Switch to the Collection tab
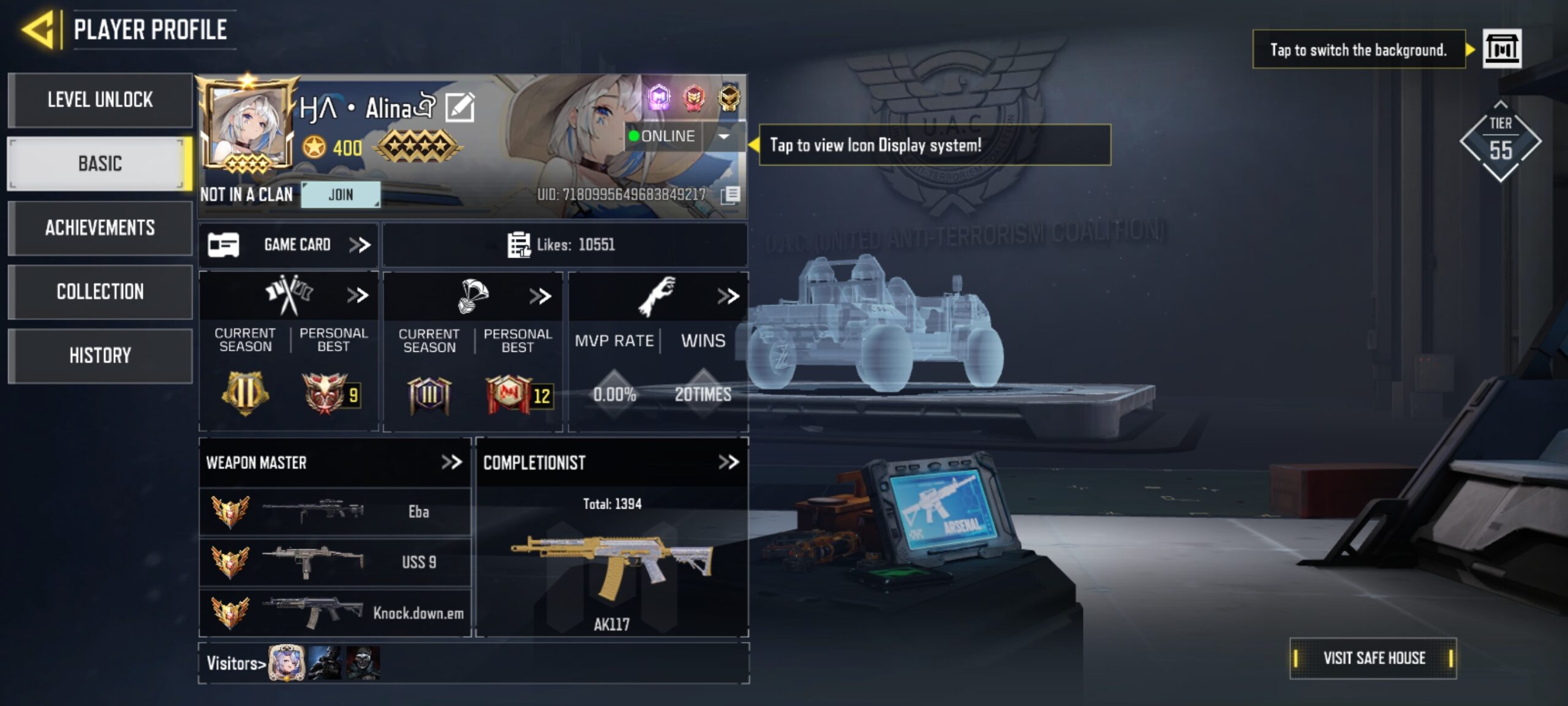1568x706 pixels. pyautogui.click(x=100, y=292)
